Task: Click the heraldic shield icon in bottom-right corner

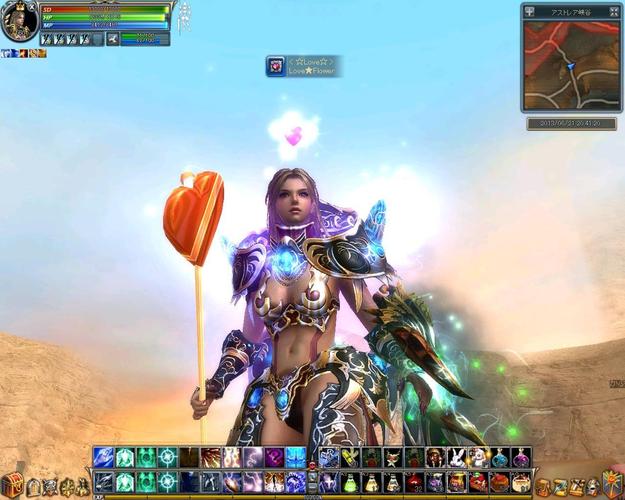Action: click(611, 484)
